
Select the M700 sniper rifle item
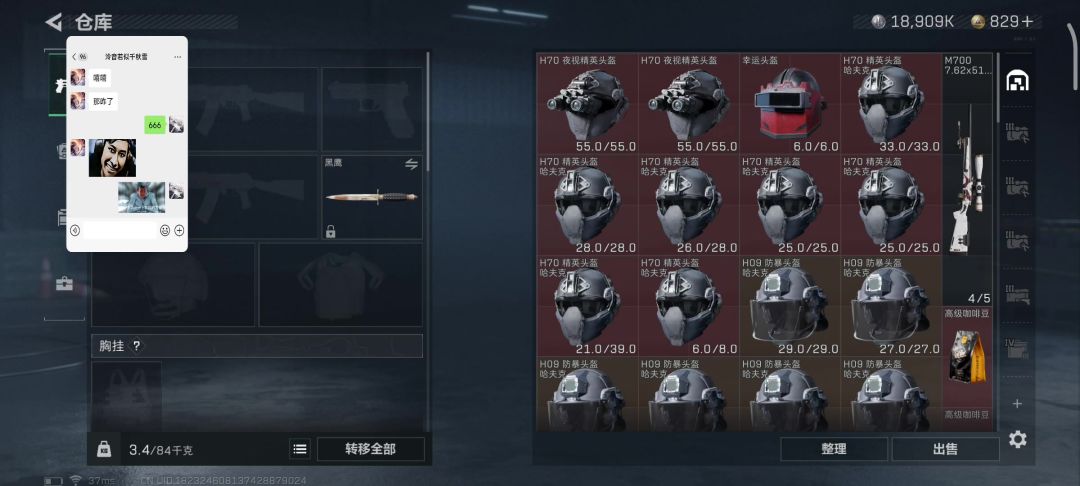coord(967,180)
